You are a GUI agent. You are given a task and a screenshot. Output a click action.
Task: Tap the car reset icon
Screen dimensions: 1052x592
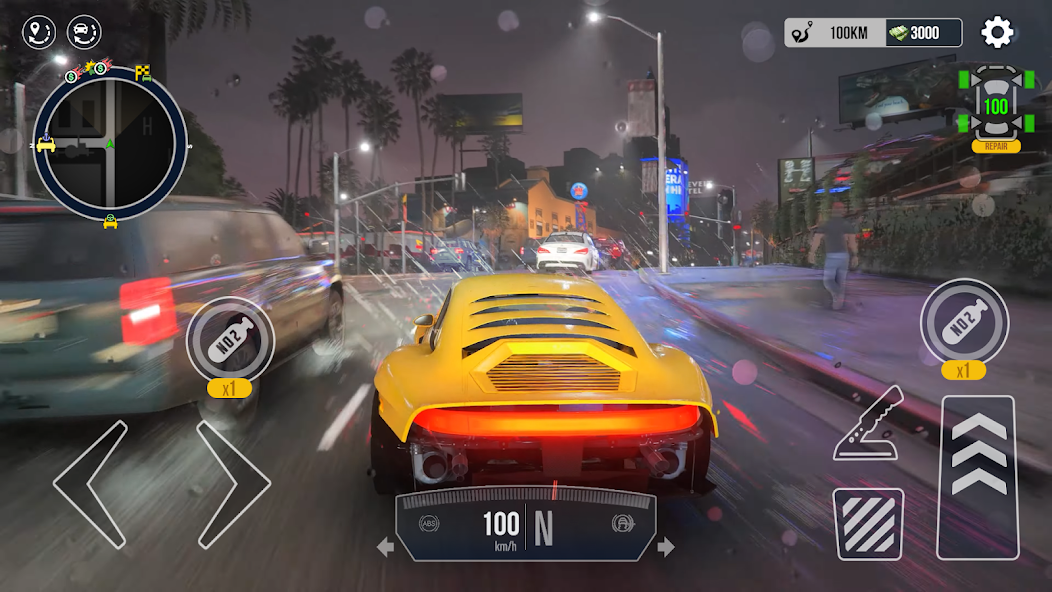click(84, 33)
